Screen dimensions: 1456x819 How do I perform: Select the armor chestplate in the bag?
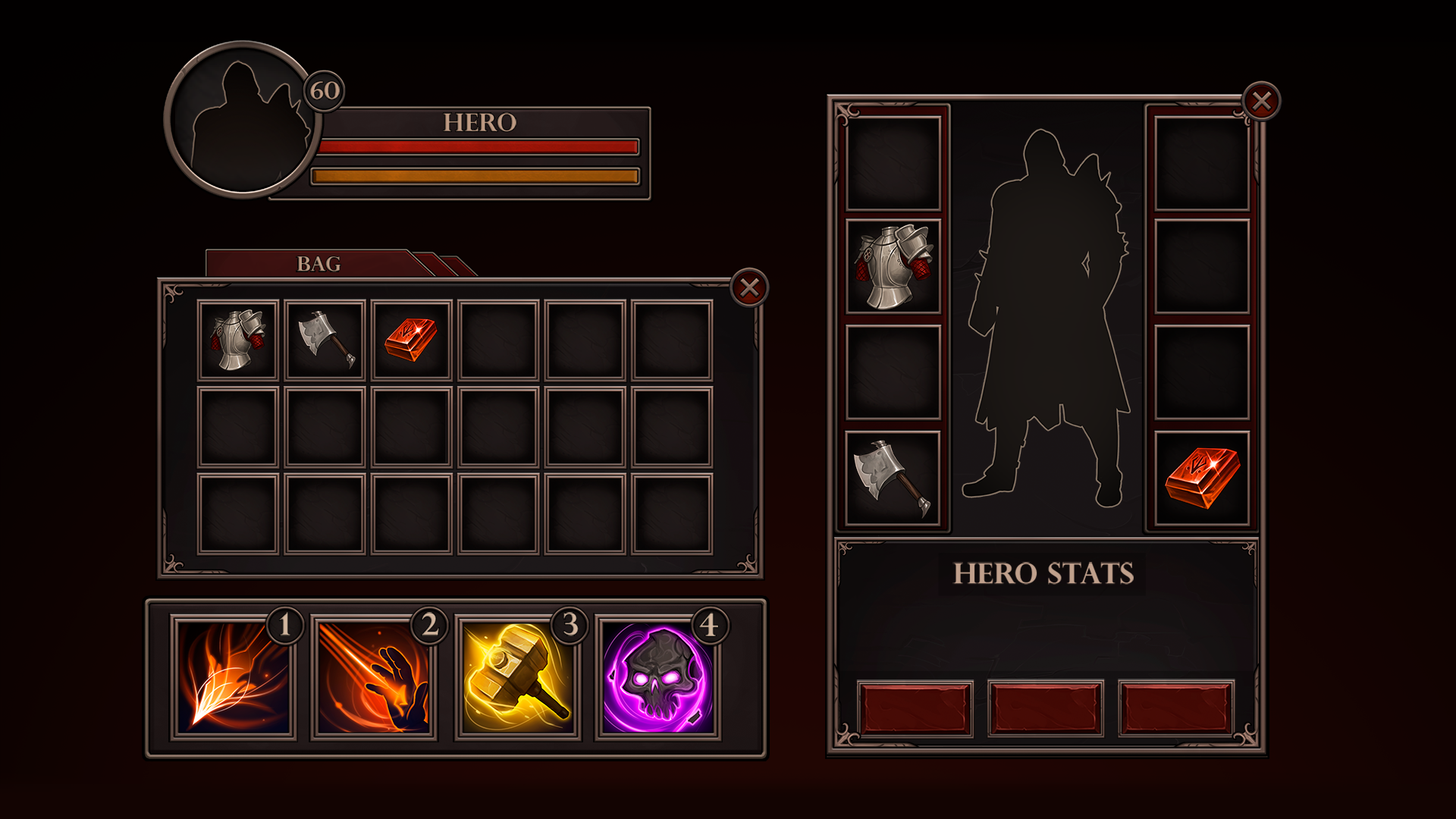238,340
